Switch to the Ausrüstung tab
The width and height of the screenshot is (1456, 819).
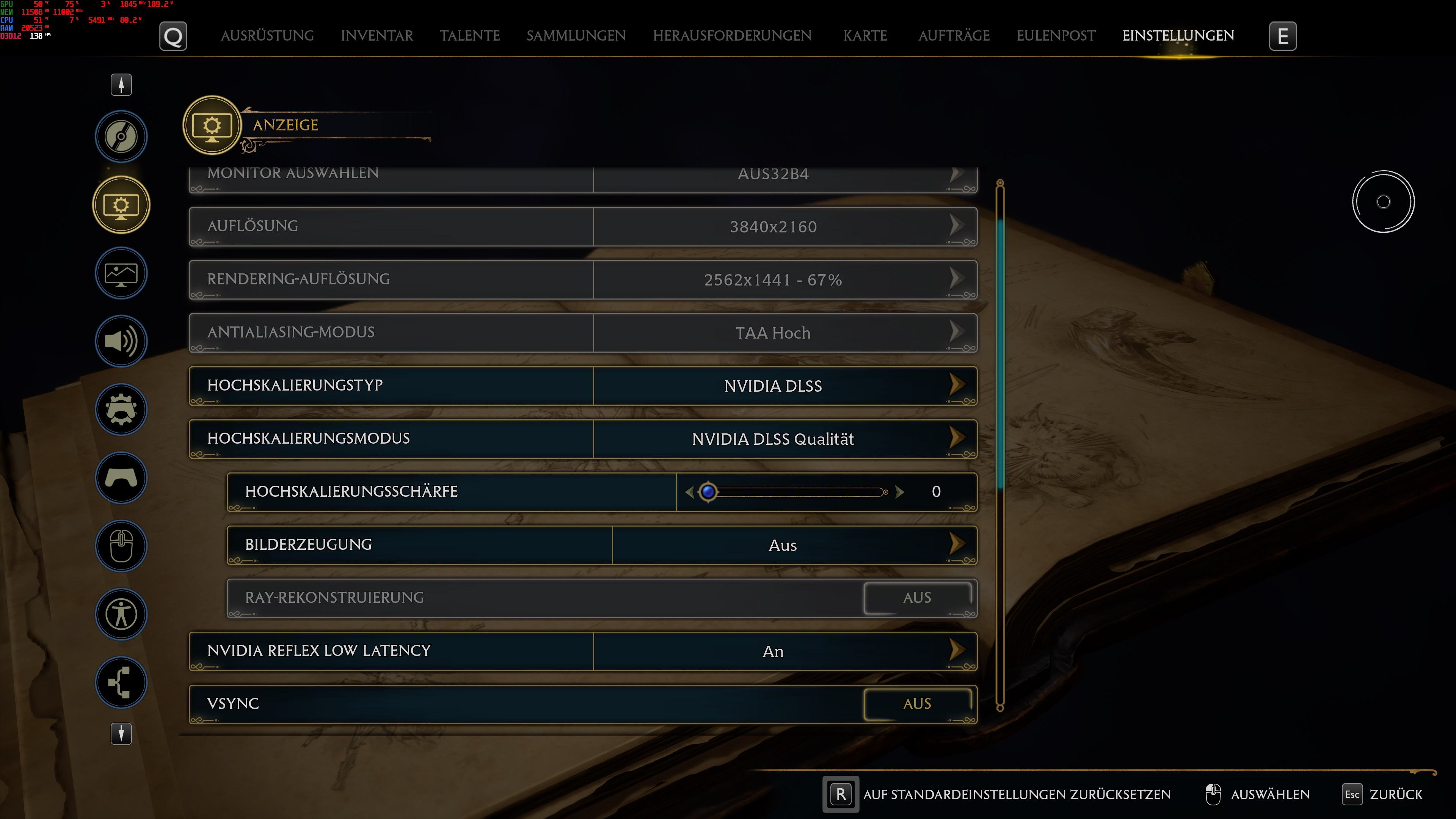click(267, 36)
